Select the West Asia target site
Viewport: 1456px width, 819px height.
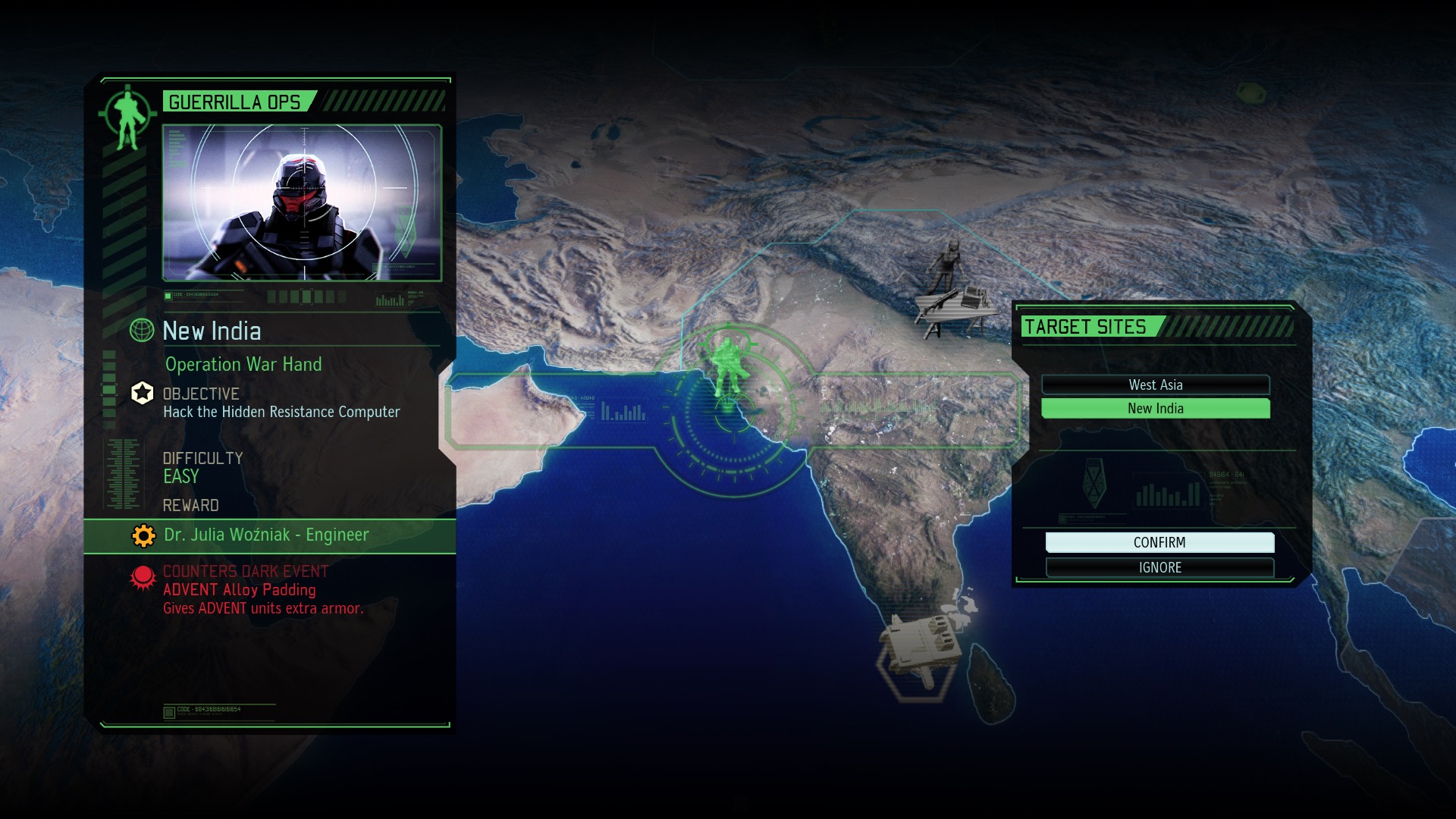pos(1155,385)
